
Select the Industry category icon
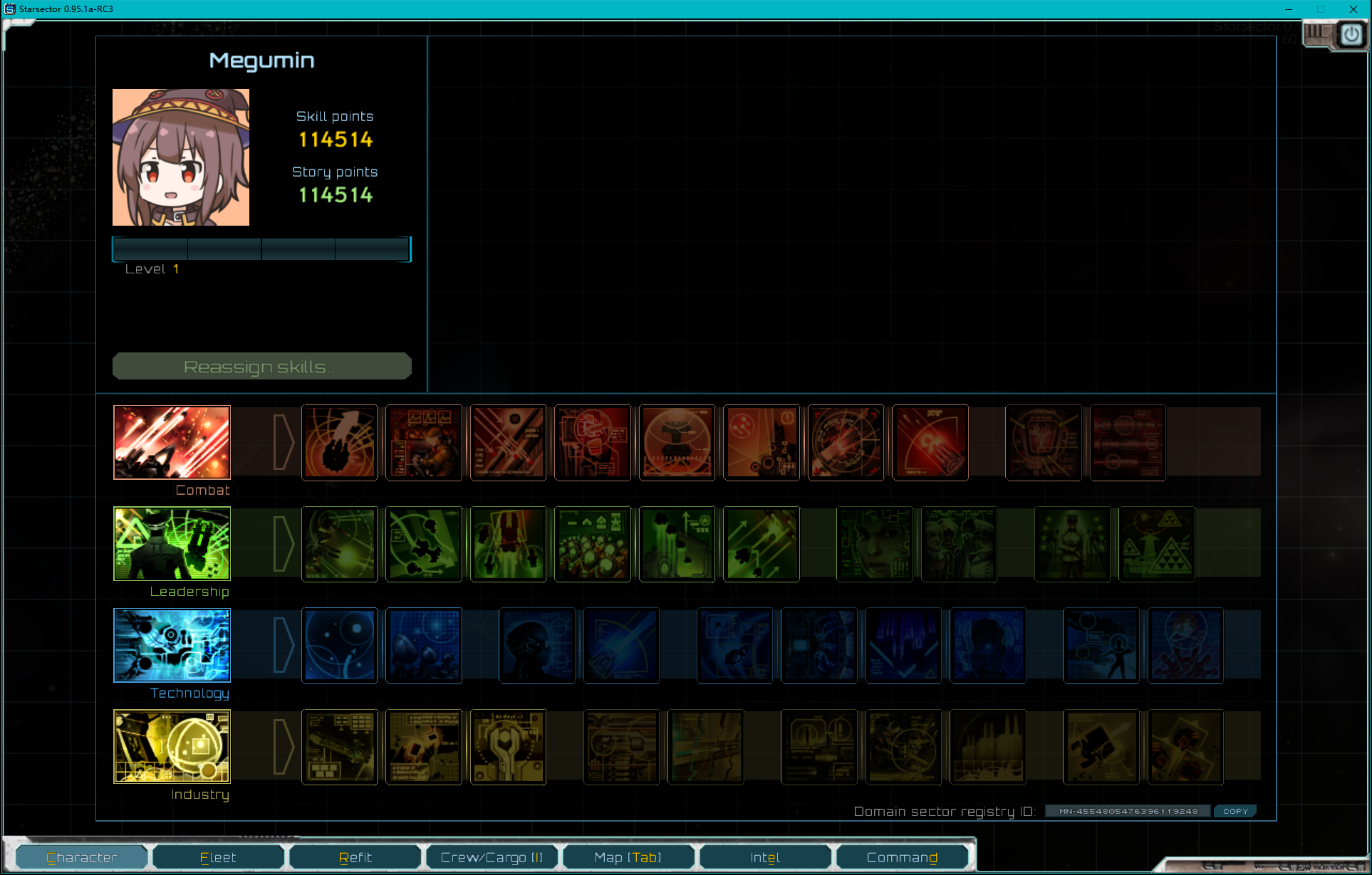click(171, 746)
